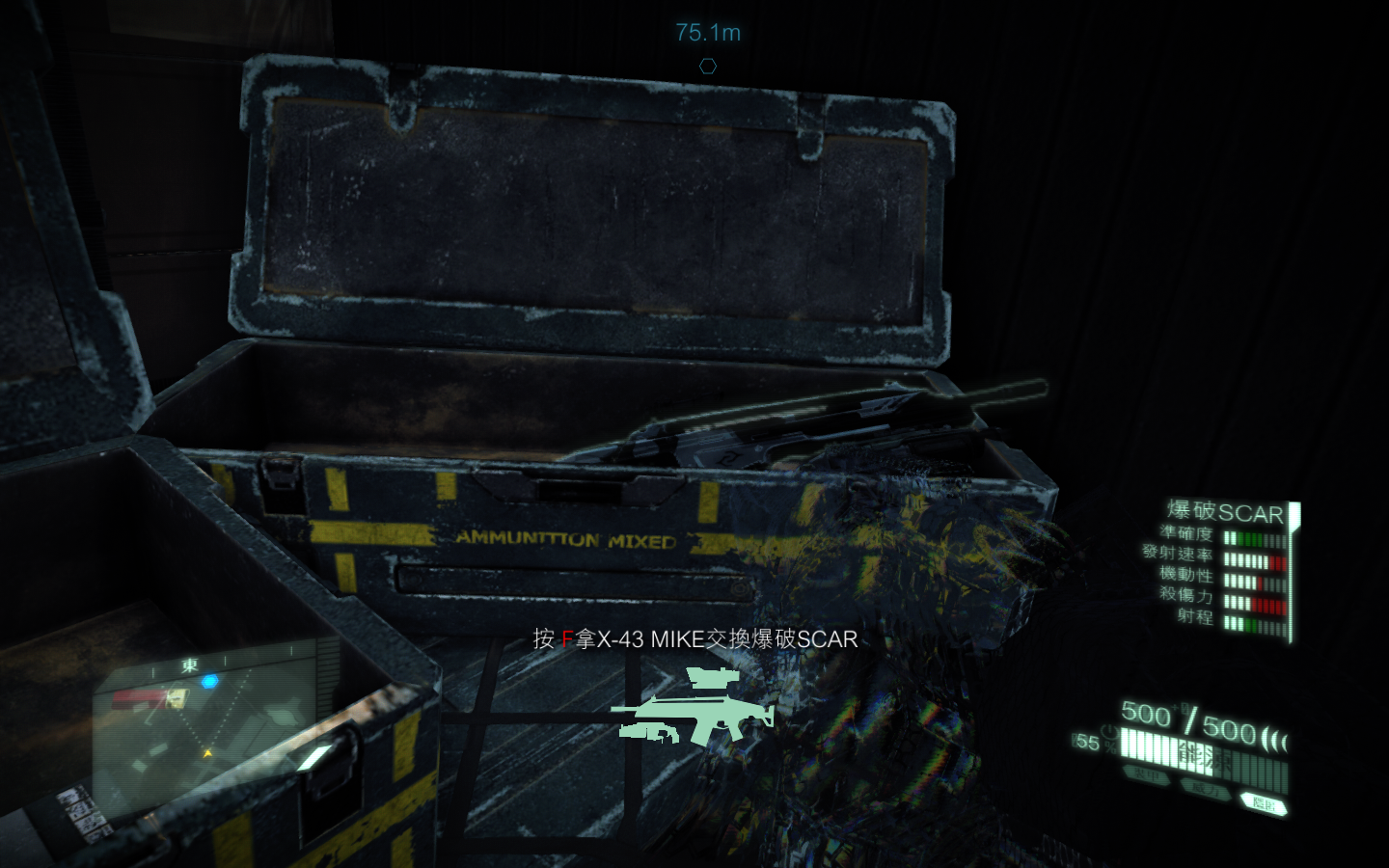This screenshot has width=1389, height=868.
Task: Toggle the highlighted 隱匿 cloak mode
Action: point(1266,800)
